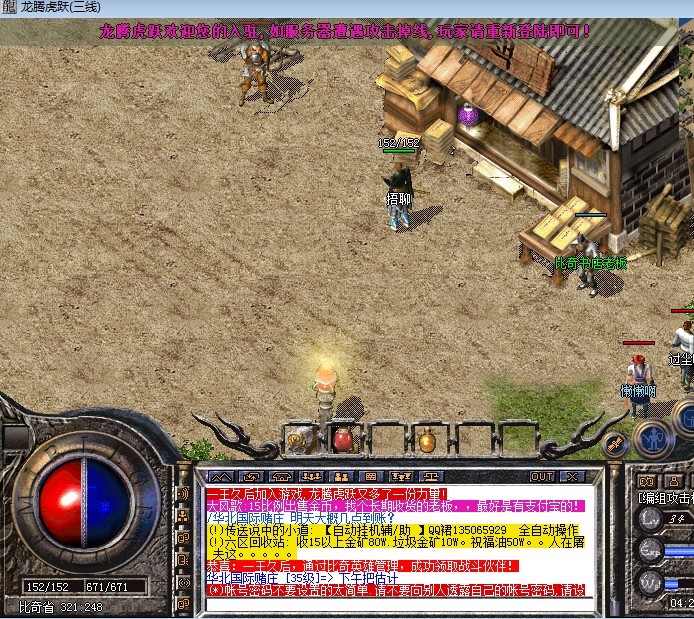Use the red potion in the belt

[342, 438]
